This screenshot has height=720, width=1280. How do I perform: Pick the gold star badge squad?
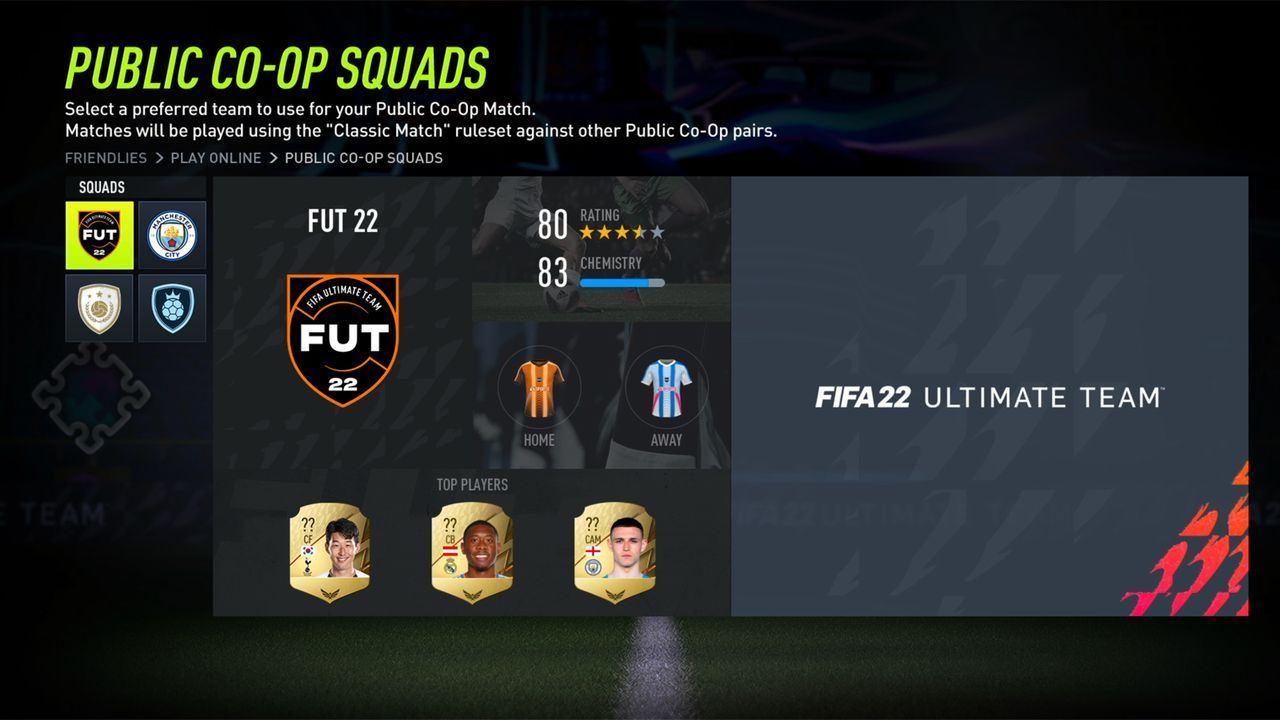pos(99,308)
